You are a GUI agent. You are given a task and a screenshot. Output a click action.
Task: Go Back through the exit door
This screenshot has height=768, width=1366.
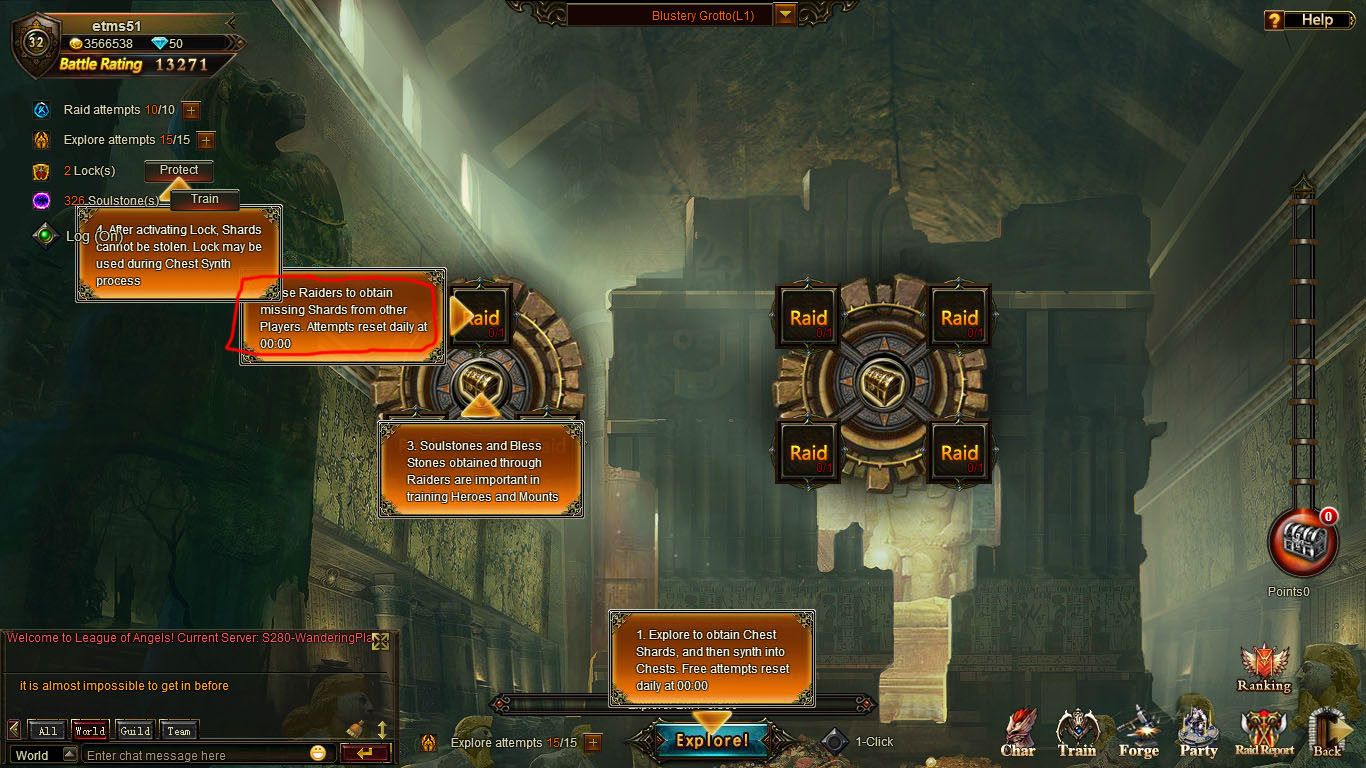click(1327, 735)
